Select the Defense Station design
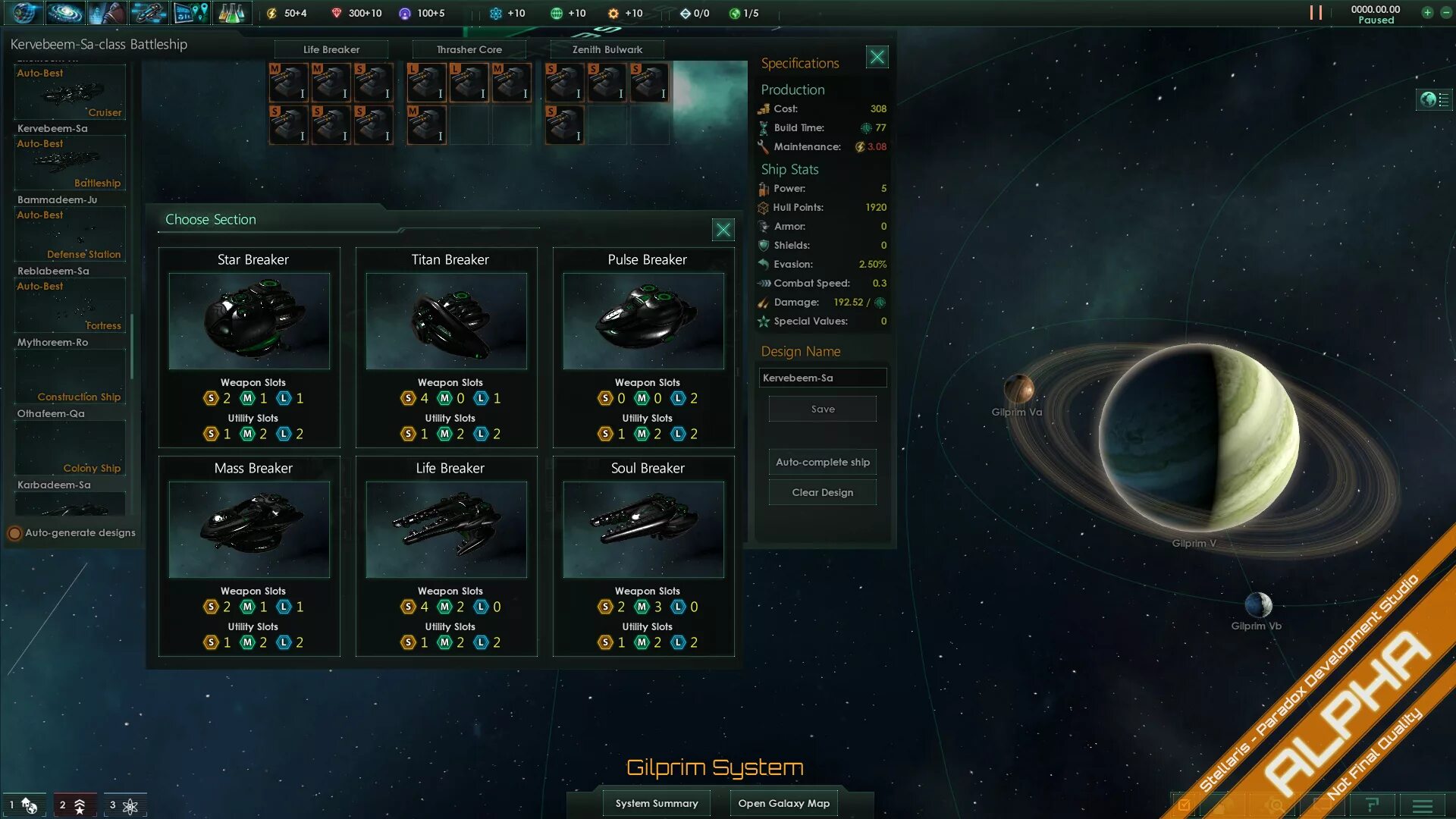This screenshot has height=819, width=1456. (x=70, y=235)
